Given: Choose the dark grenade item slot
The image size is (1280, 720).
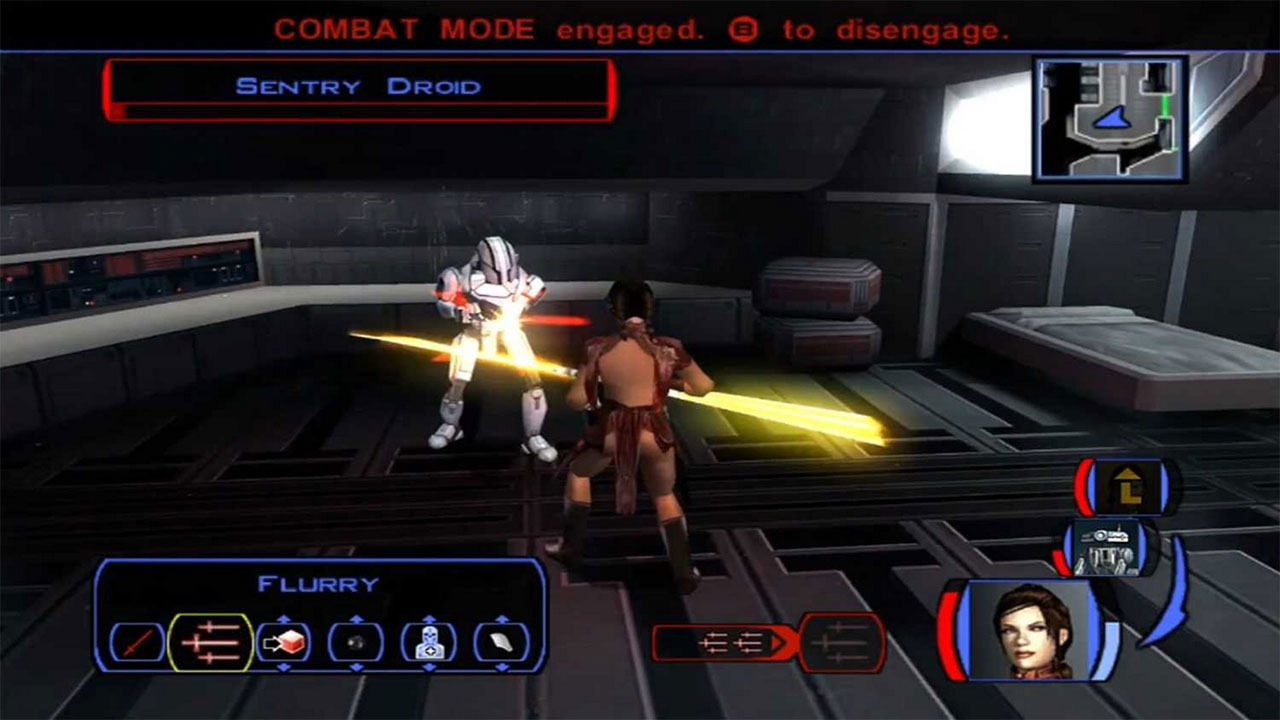Looking at the screenshot, I should (356, 643).
